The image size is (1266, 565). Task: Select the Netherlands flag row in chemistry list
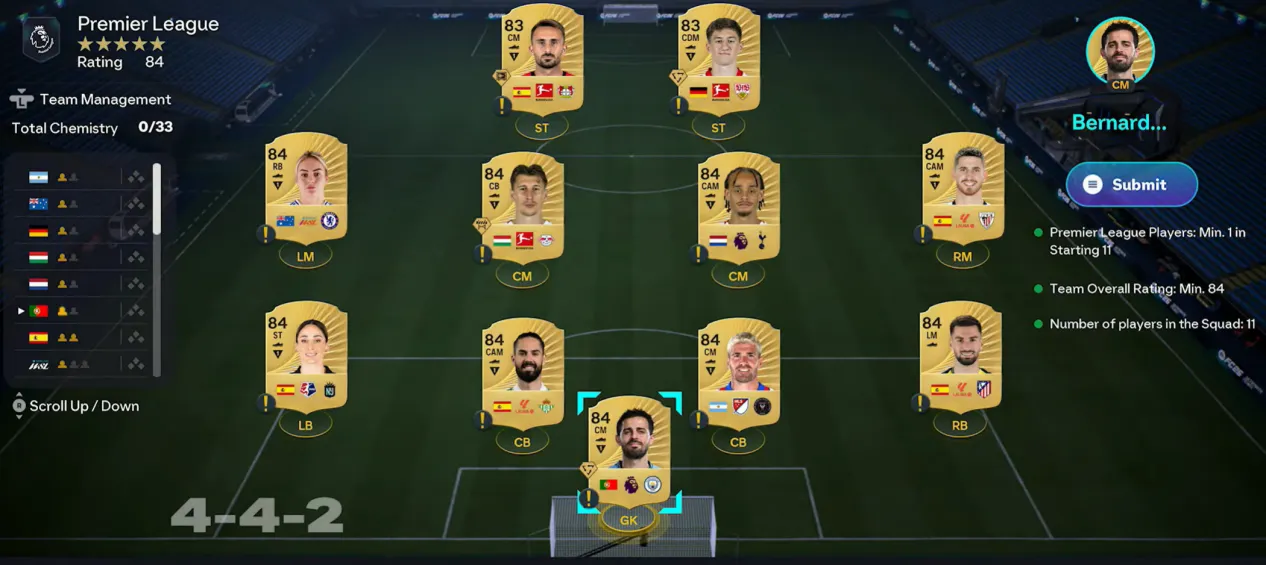click(x=80, y=284)
